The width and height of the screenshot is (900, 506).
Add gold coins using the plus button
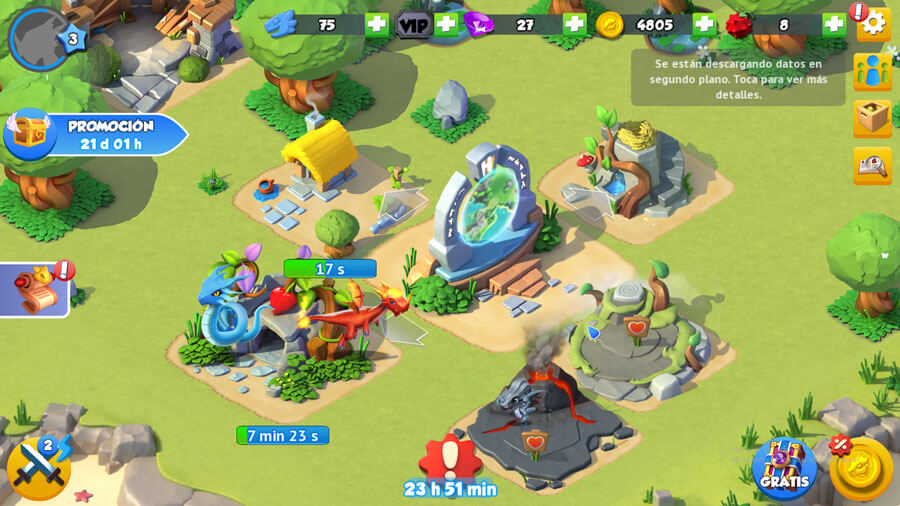click(704, 25)
